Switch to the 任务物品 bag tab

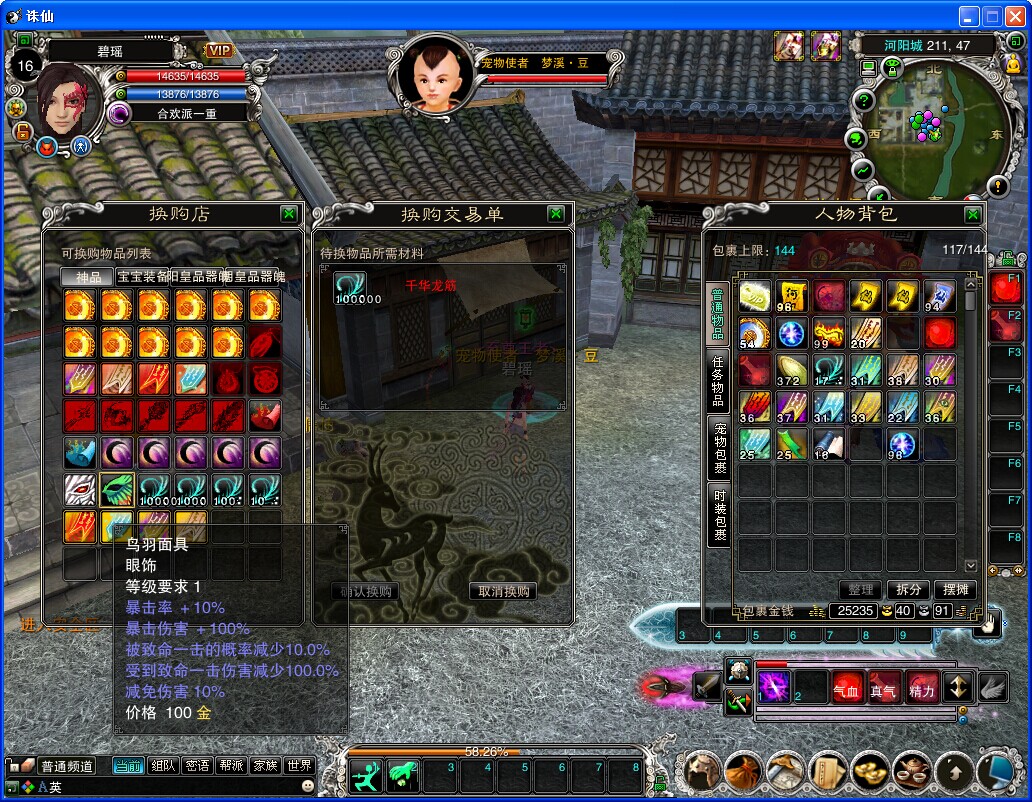pyautogui.click(x=718, y=380)
